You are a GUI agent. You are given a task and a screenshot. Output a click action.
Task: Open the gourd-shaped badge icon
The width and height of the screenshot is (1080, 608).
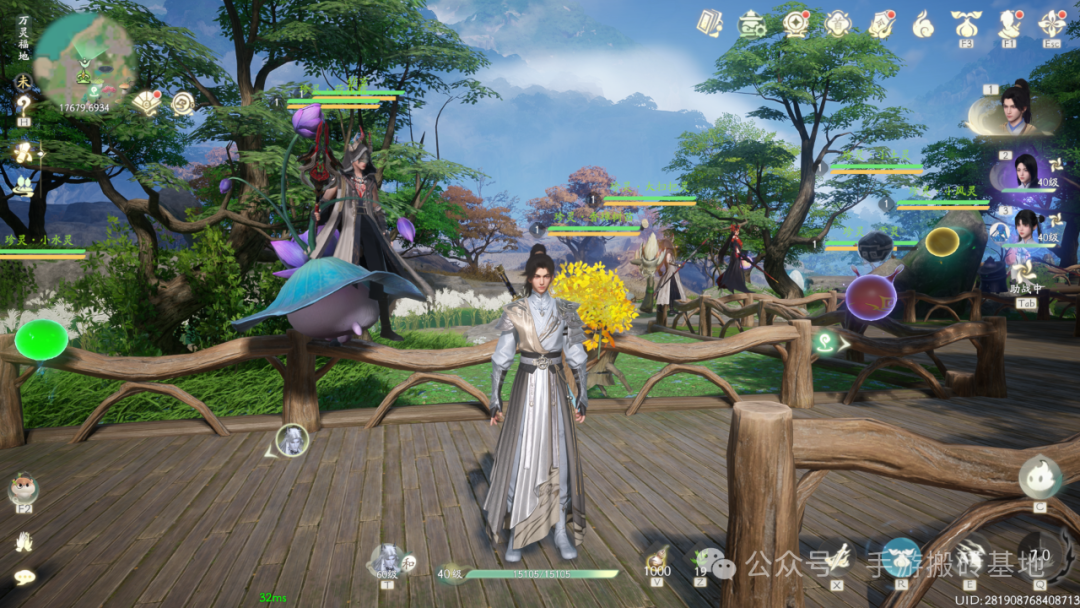(x=838, y=23)
